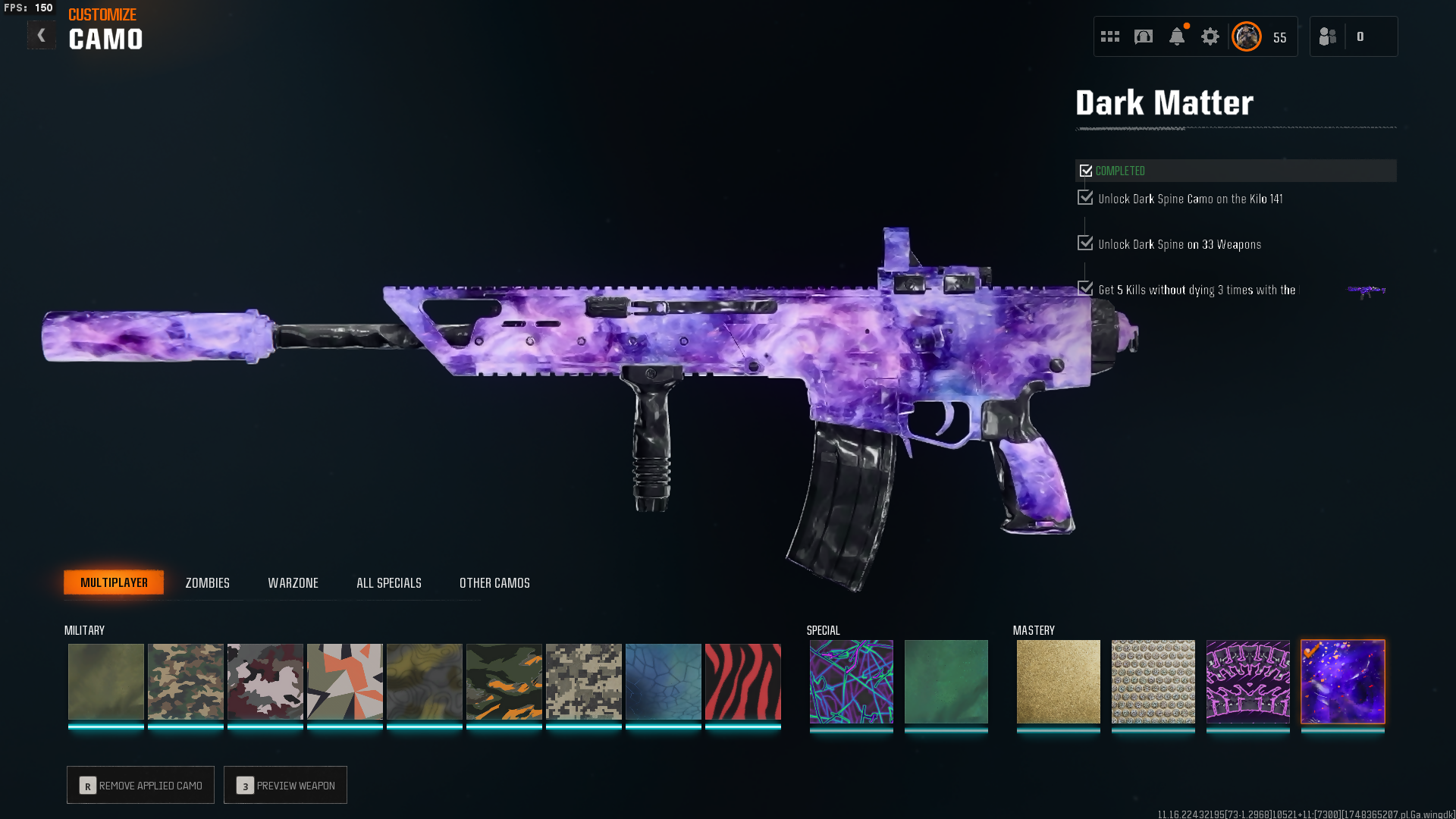This screenshot has width=1456, height=819.
Task: Show the All Specials tab
Action: click(388, 583)
